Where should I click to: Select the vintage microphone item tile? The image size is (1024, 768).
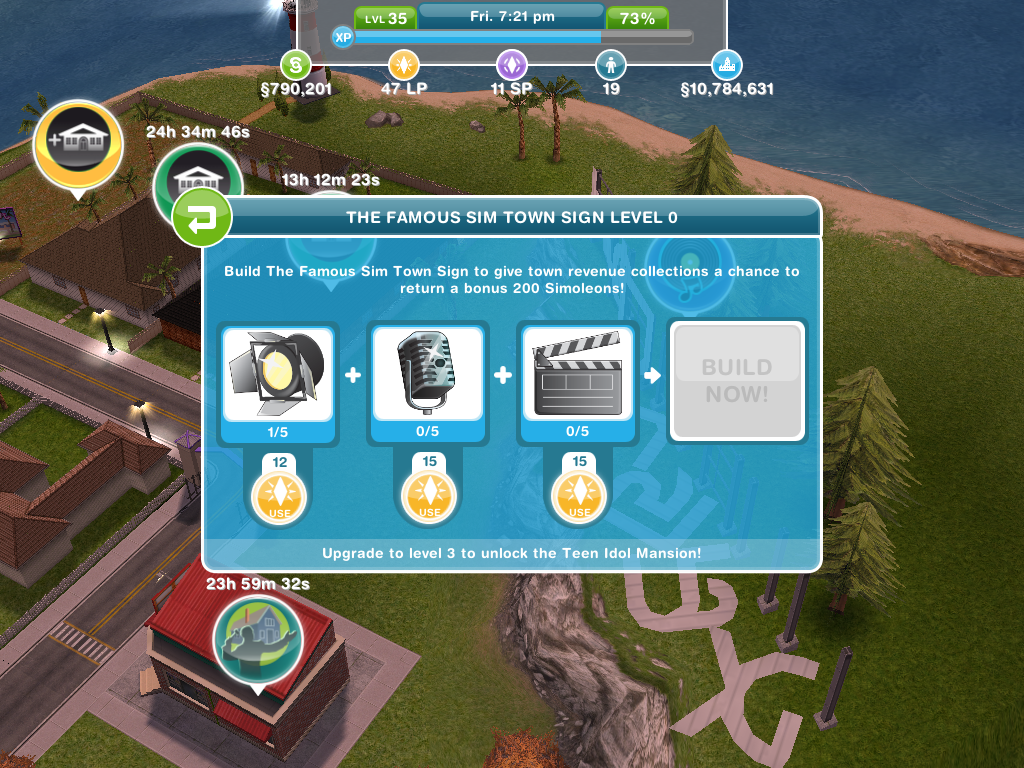point(428,373)
